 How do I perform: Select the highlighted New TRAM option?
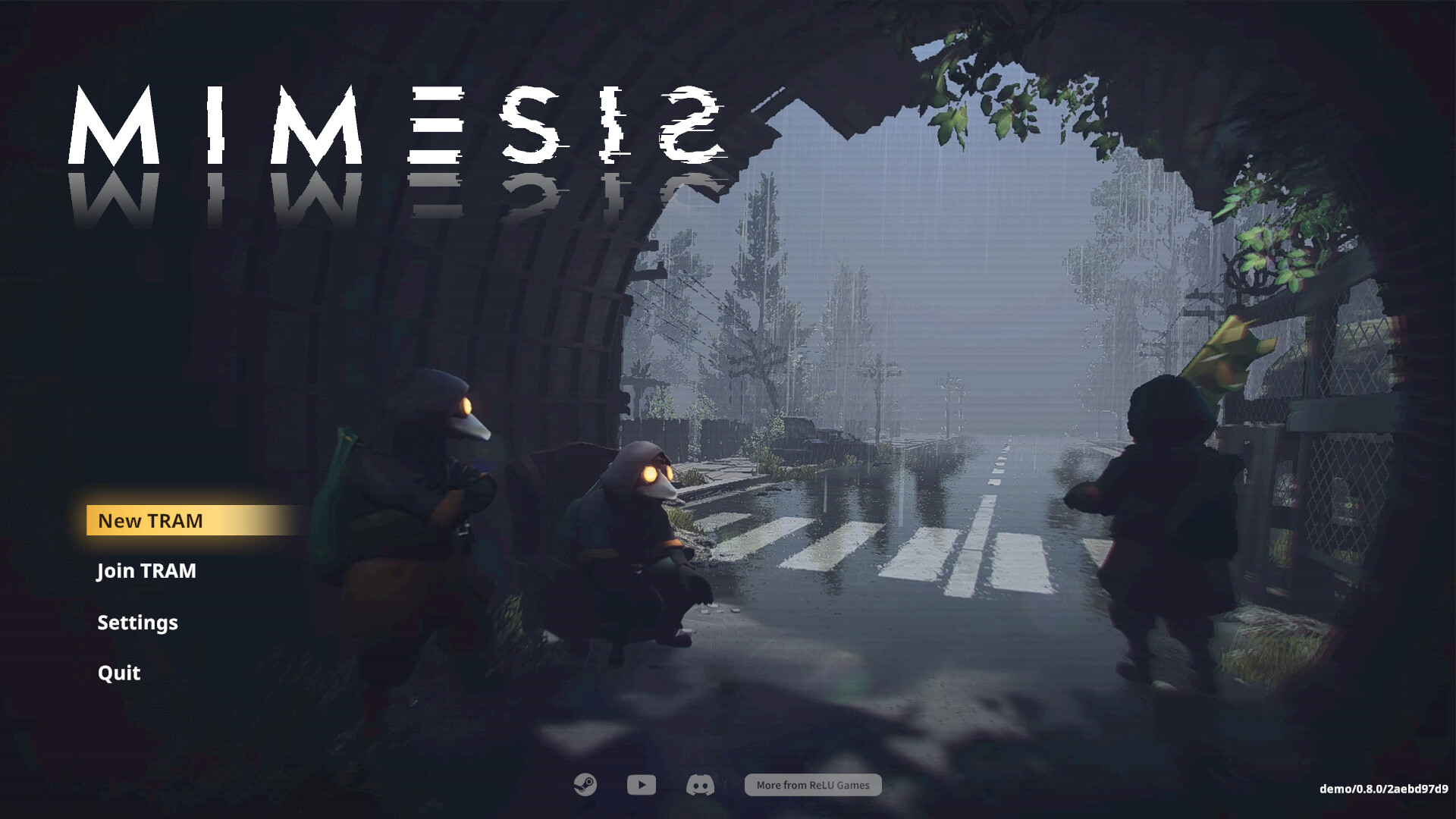click(x=149, y=521)
